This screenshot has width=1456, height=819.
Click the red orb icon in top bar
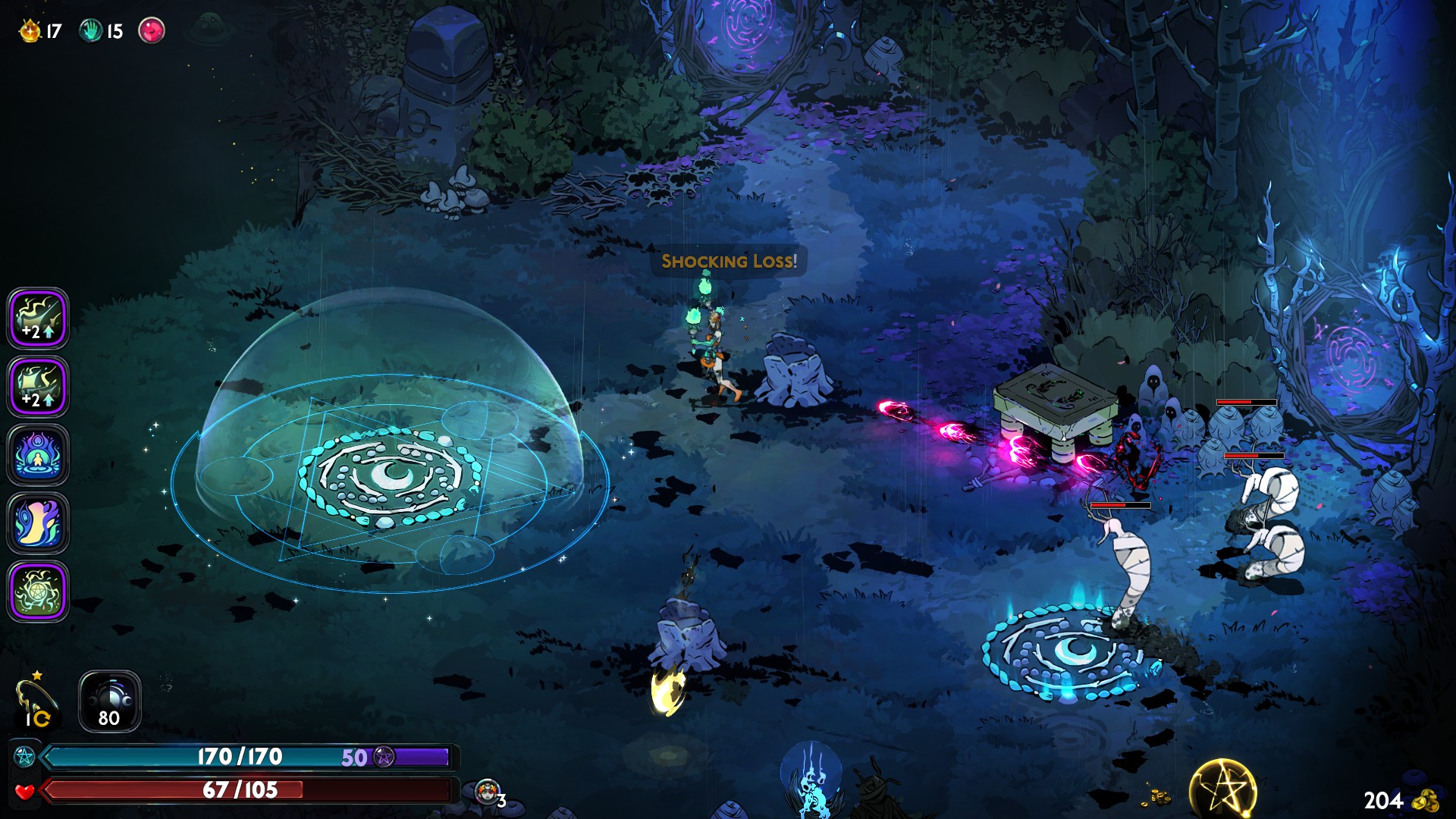(152, 31)
